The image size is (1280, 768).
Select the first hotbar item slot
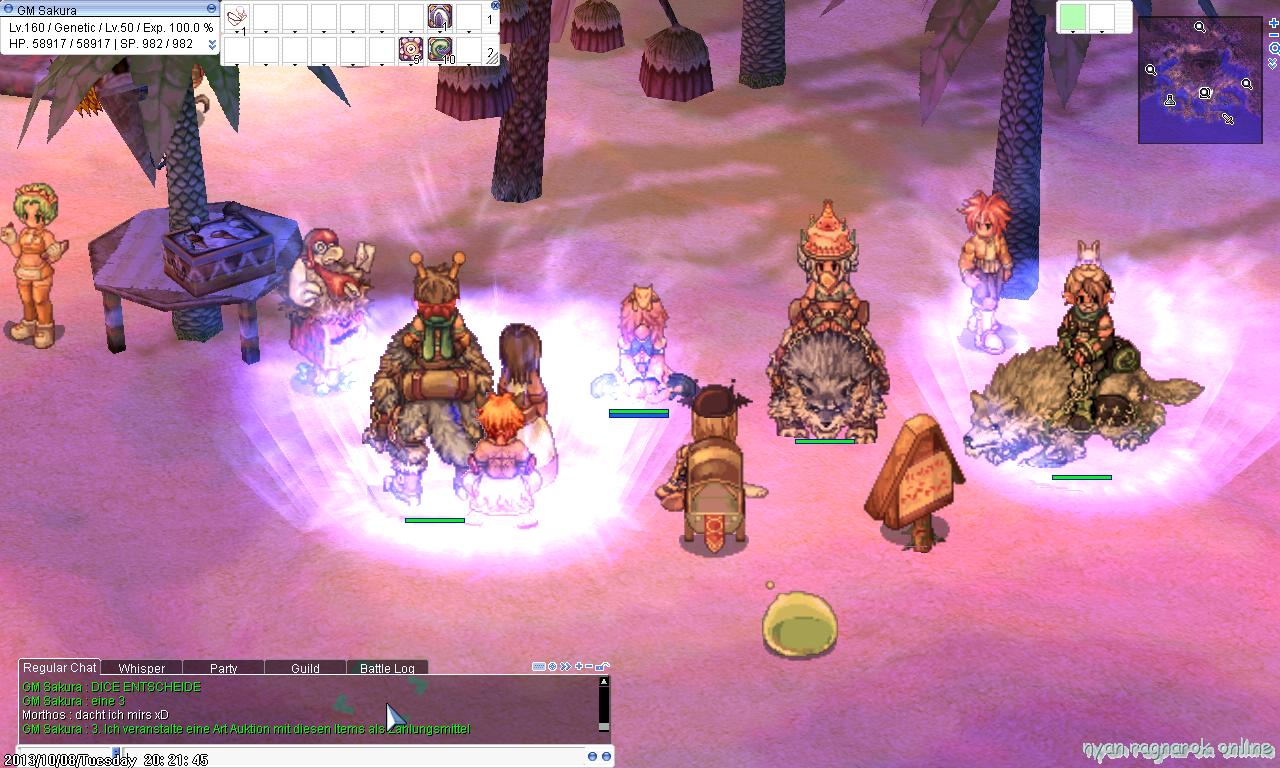pos(237,17)
